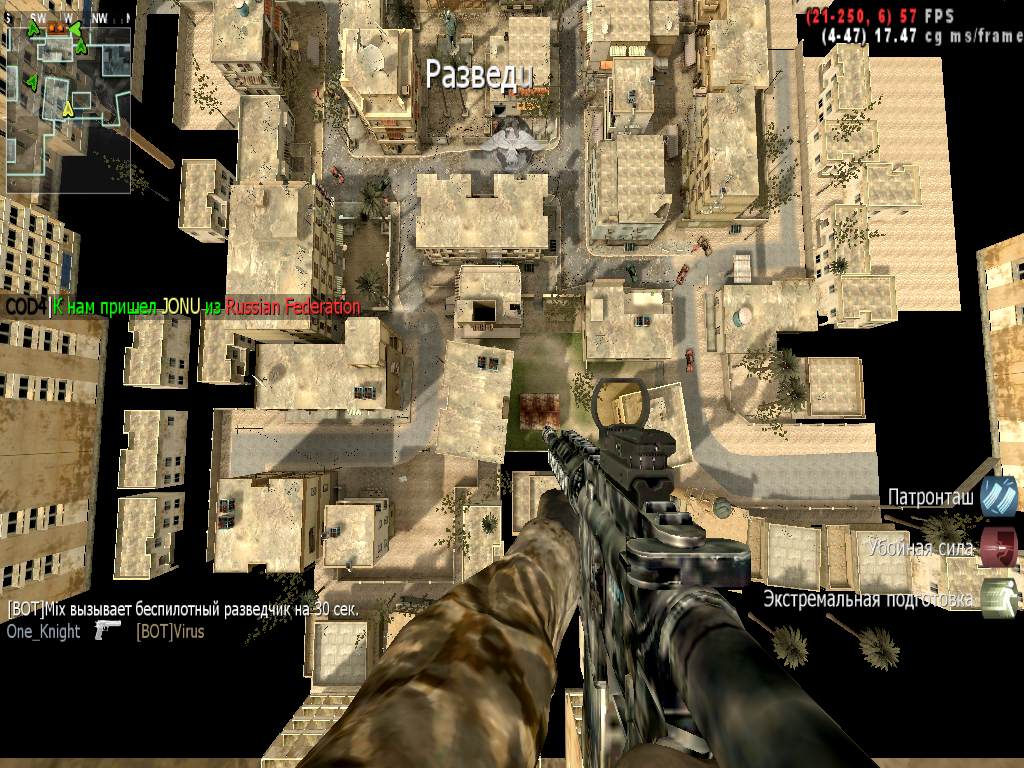Viewport: 1024px width, 768px height.
Task: Select the Патронташ perk icon
Action: click(998, 497)
